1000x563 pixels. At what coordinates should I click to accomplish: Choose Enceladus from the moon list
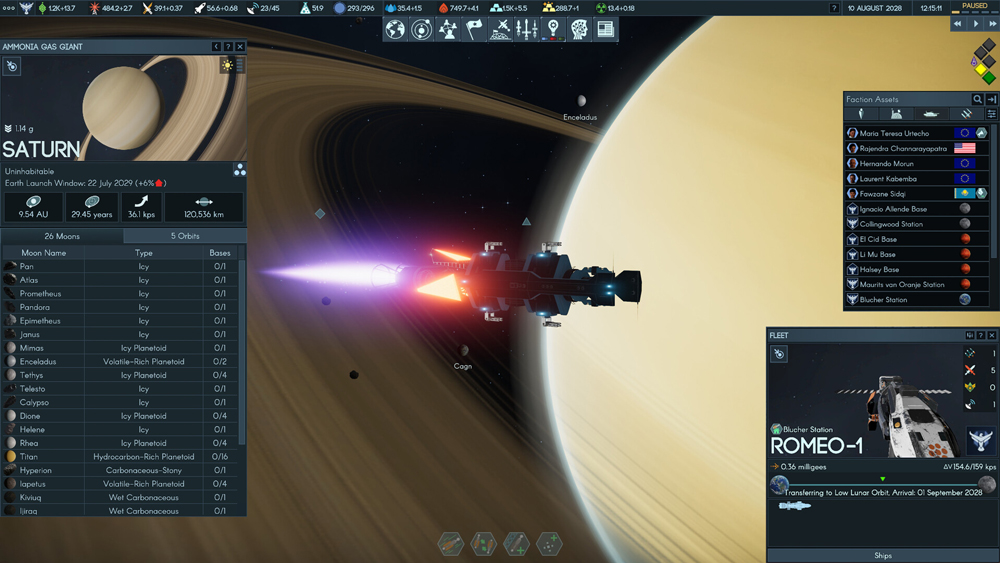click(38, 362)
